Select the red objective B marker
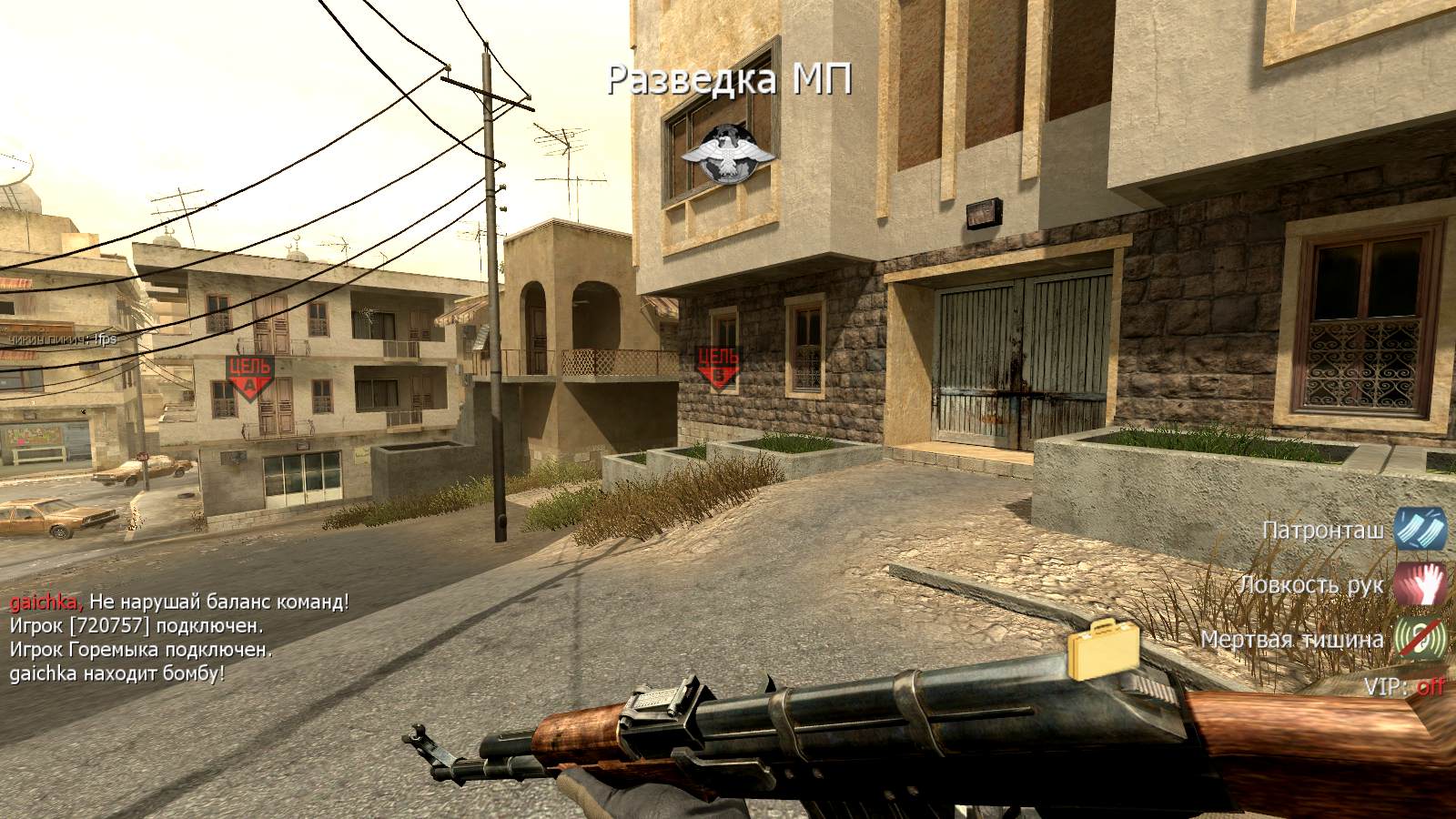Screen dimensions: 1456x819 (719, 366)
